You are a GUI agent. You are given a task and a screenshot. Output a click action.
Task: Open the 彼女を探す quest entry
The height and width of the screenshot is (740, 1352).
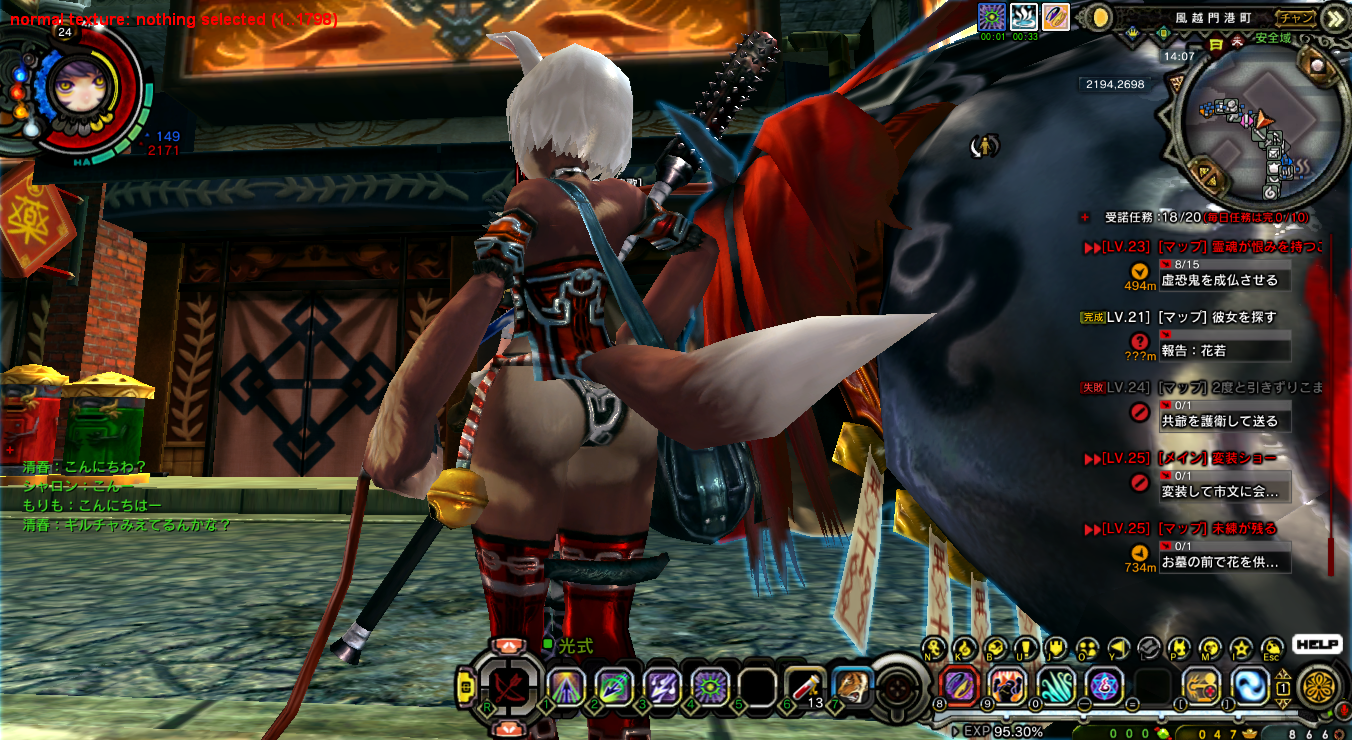pyautogui.click(x=1217, y=317)
